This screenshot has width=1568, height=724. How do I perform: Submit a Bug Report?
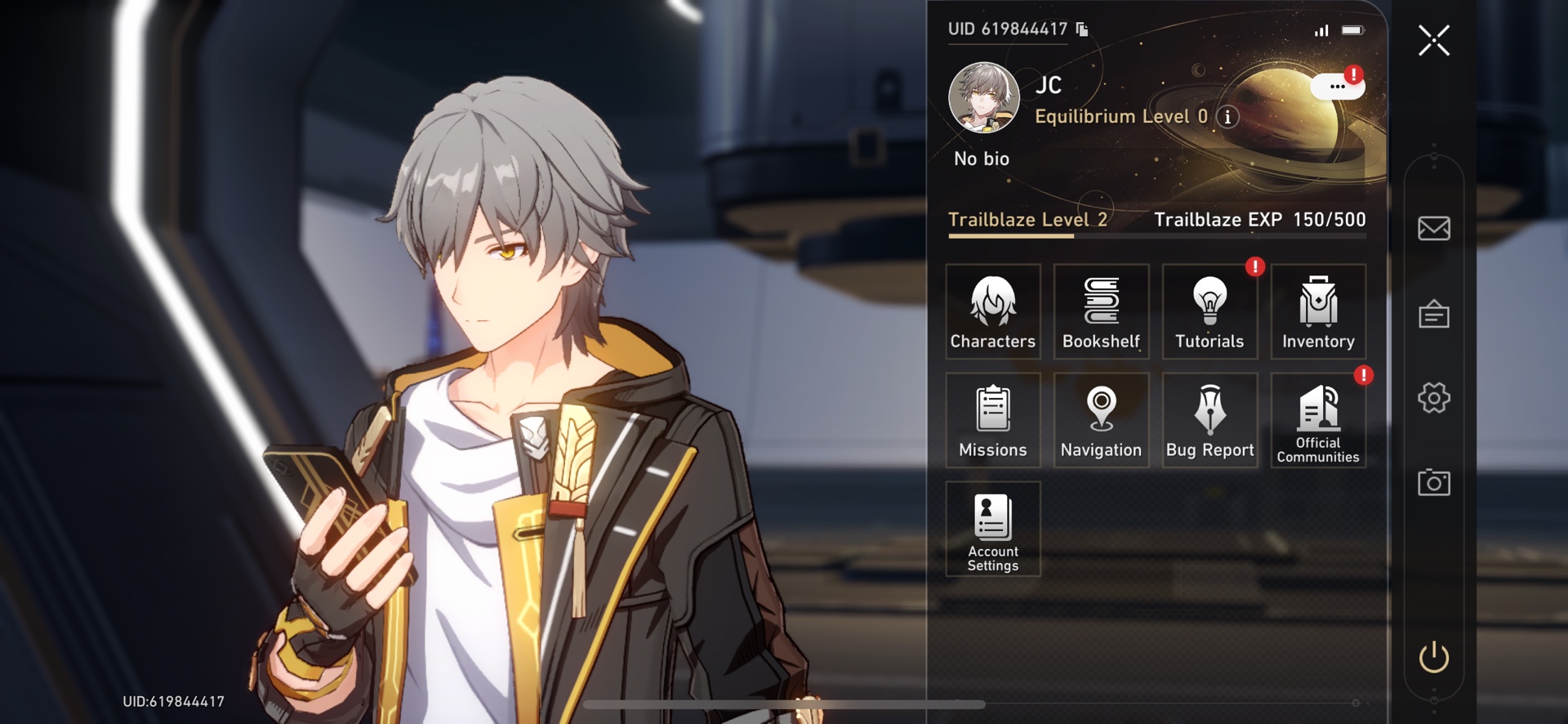click(x=1209, y=419)
